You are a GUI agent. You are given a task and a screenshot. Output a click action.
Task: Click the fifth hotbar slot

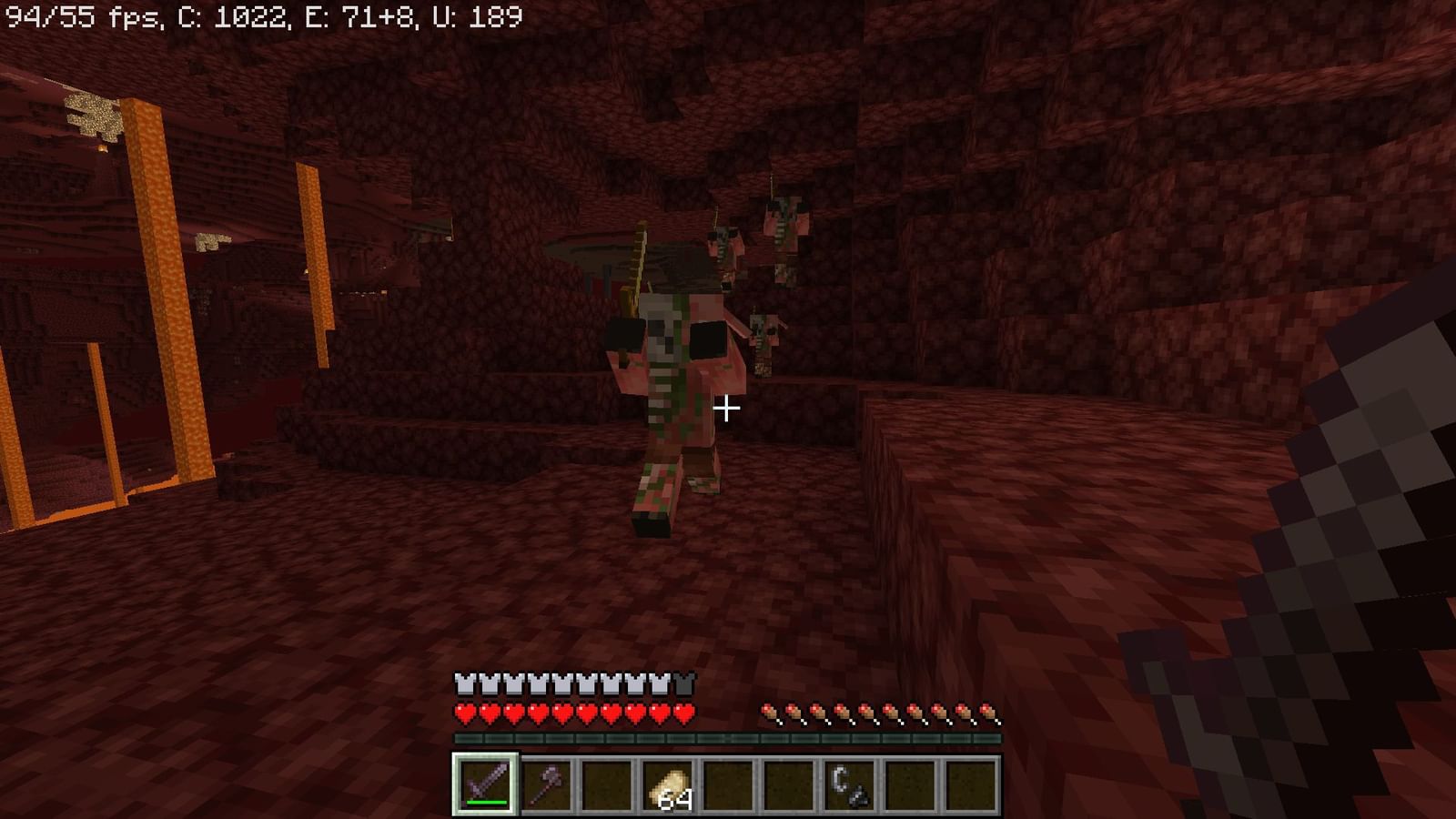(x=729, y=784)
